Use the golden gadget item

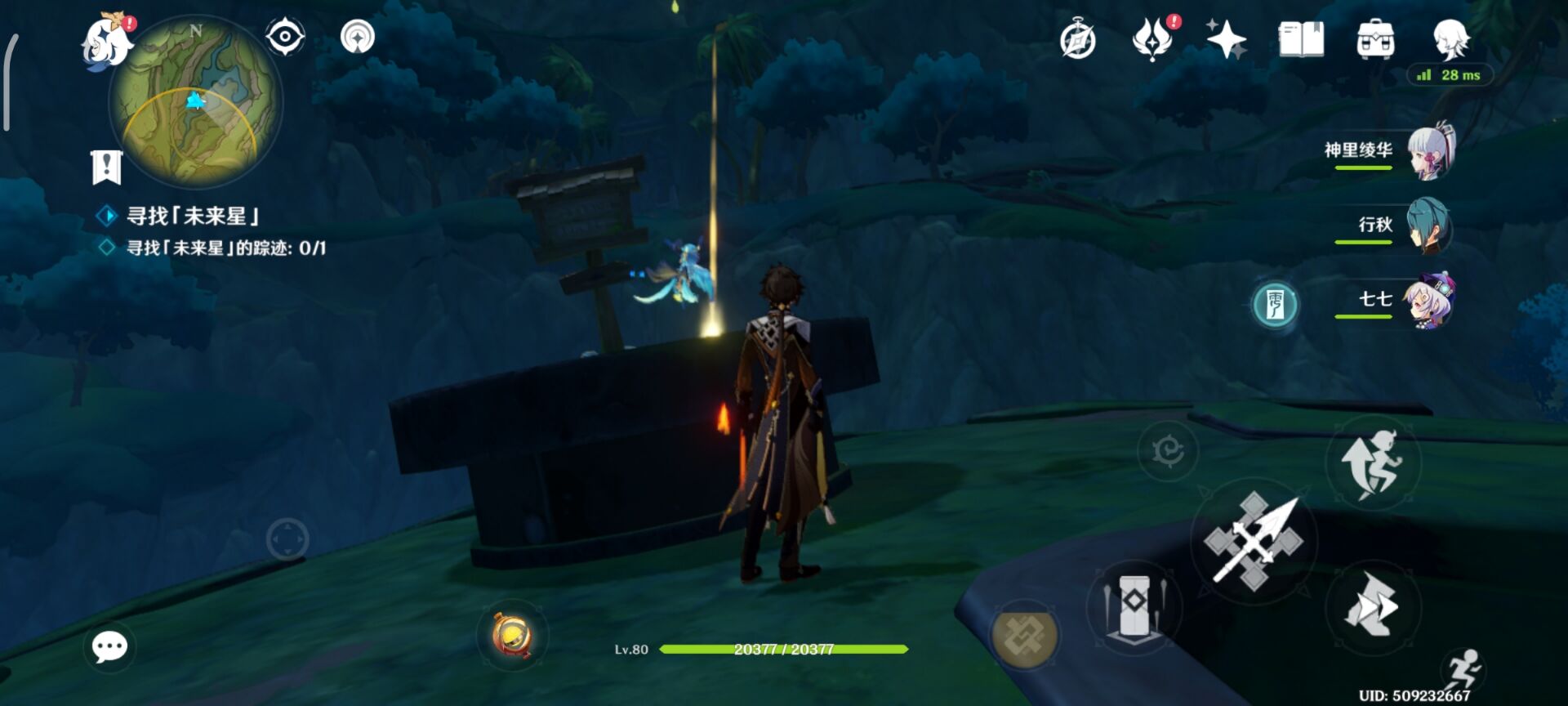click(512, 635)
